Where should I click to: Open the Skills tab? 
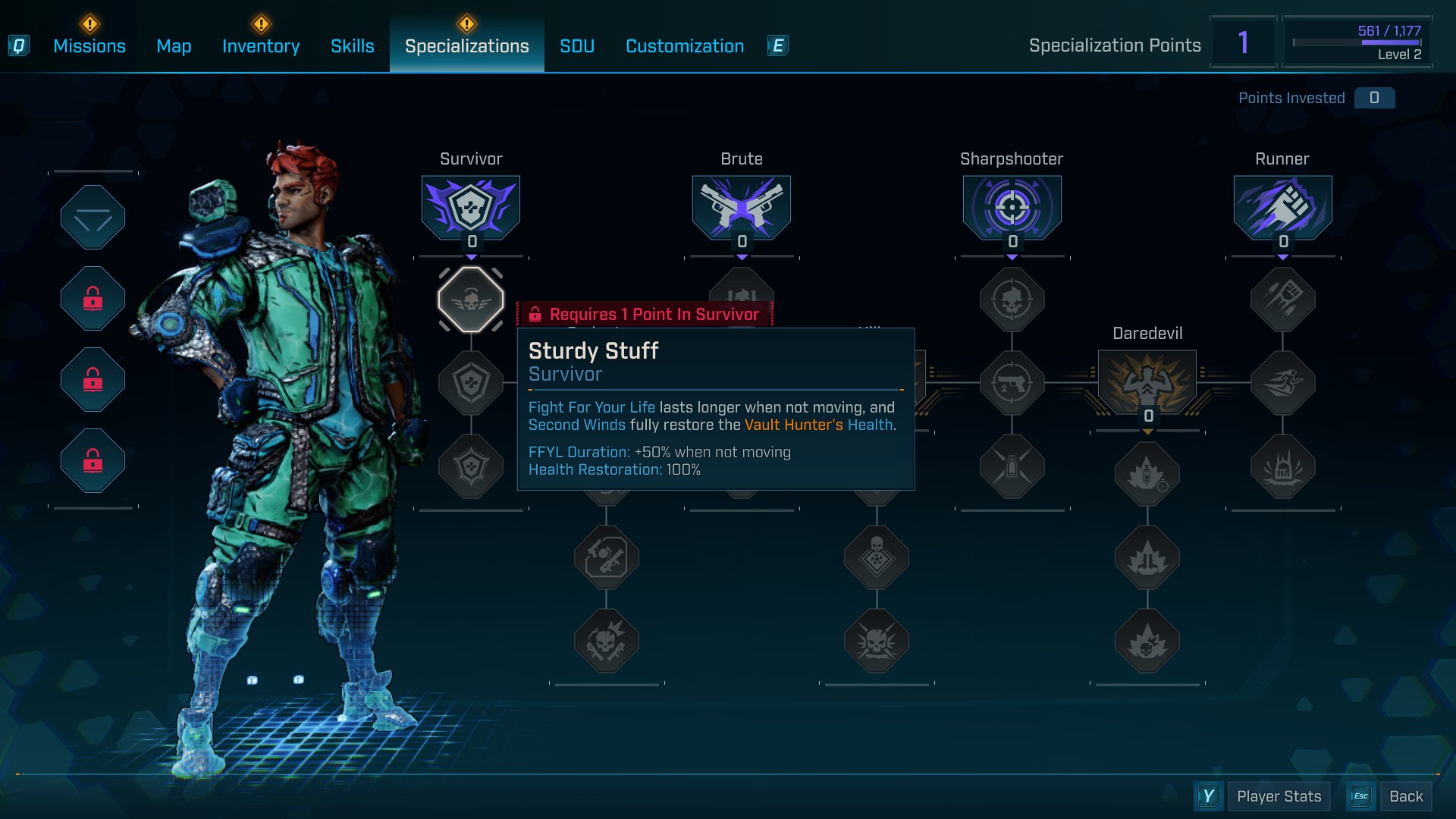click(352, 45)
